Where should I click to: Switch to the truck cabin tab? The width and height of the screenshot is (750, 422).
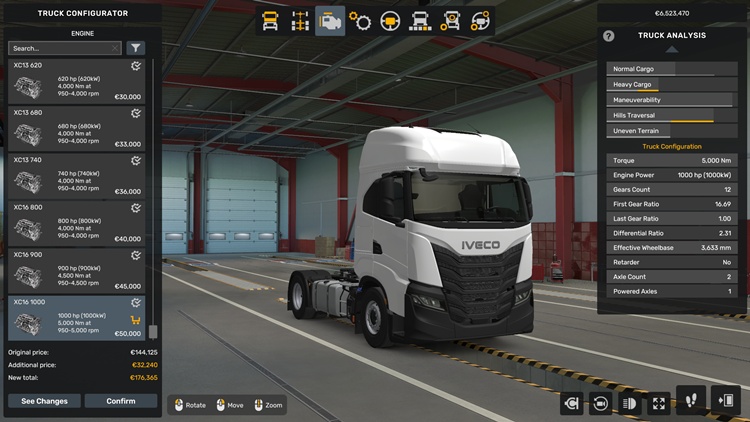pos(270,21)
